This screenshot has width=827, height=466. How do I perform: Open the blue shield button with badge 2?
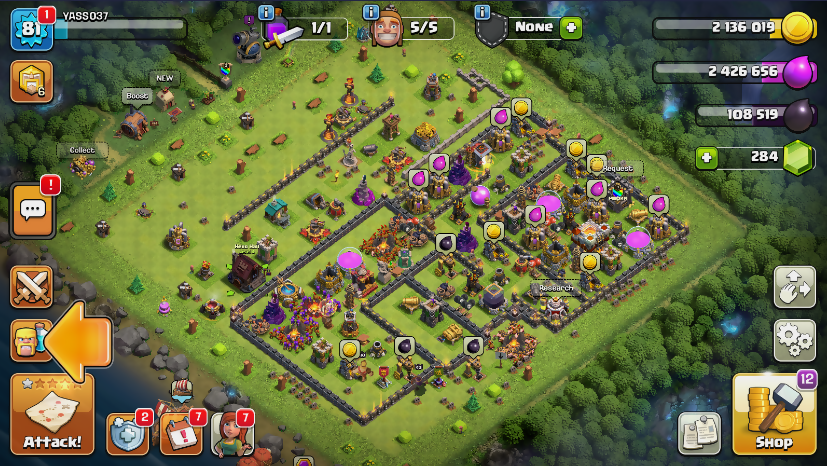tap(127, 434)
